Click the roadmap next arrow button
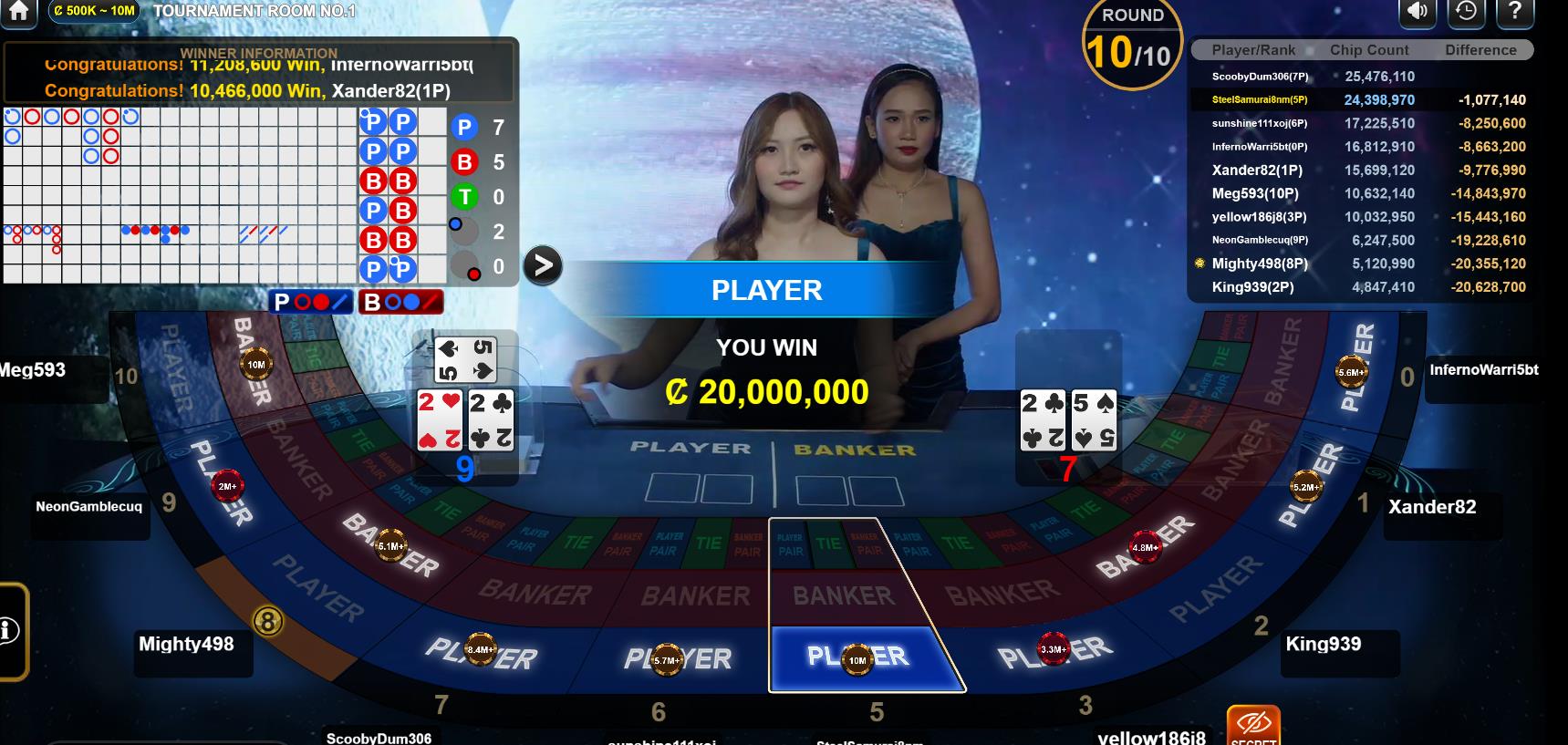Image resolution: width=1568 pixels, height=745 pixels. pos(543,265)
